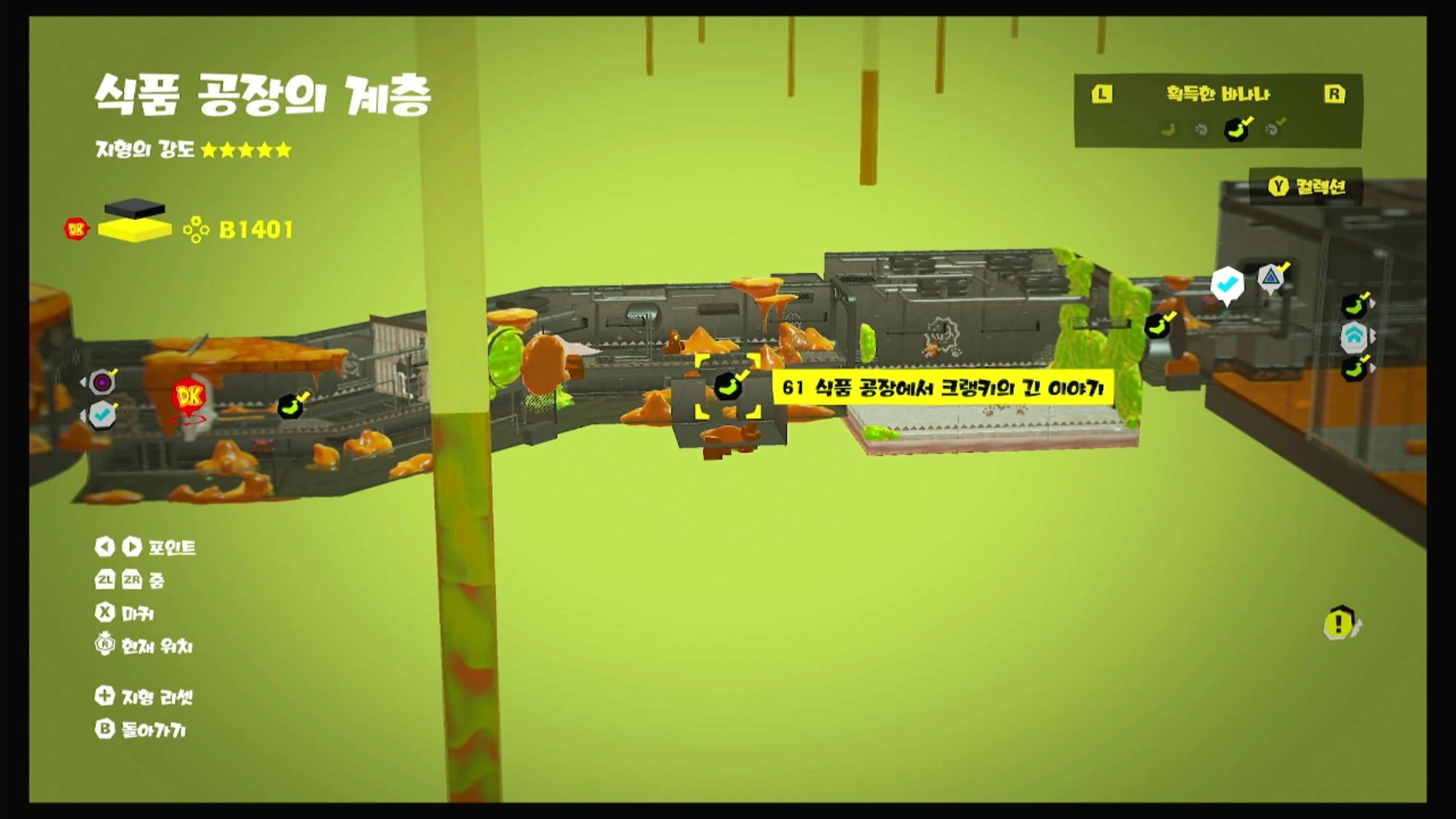Open the 컬렉션 collection button
This screenshot has height=819, width=1456.
coord(1306,187)
